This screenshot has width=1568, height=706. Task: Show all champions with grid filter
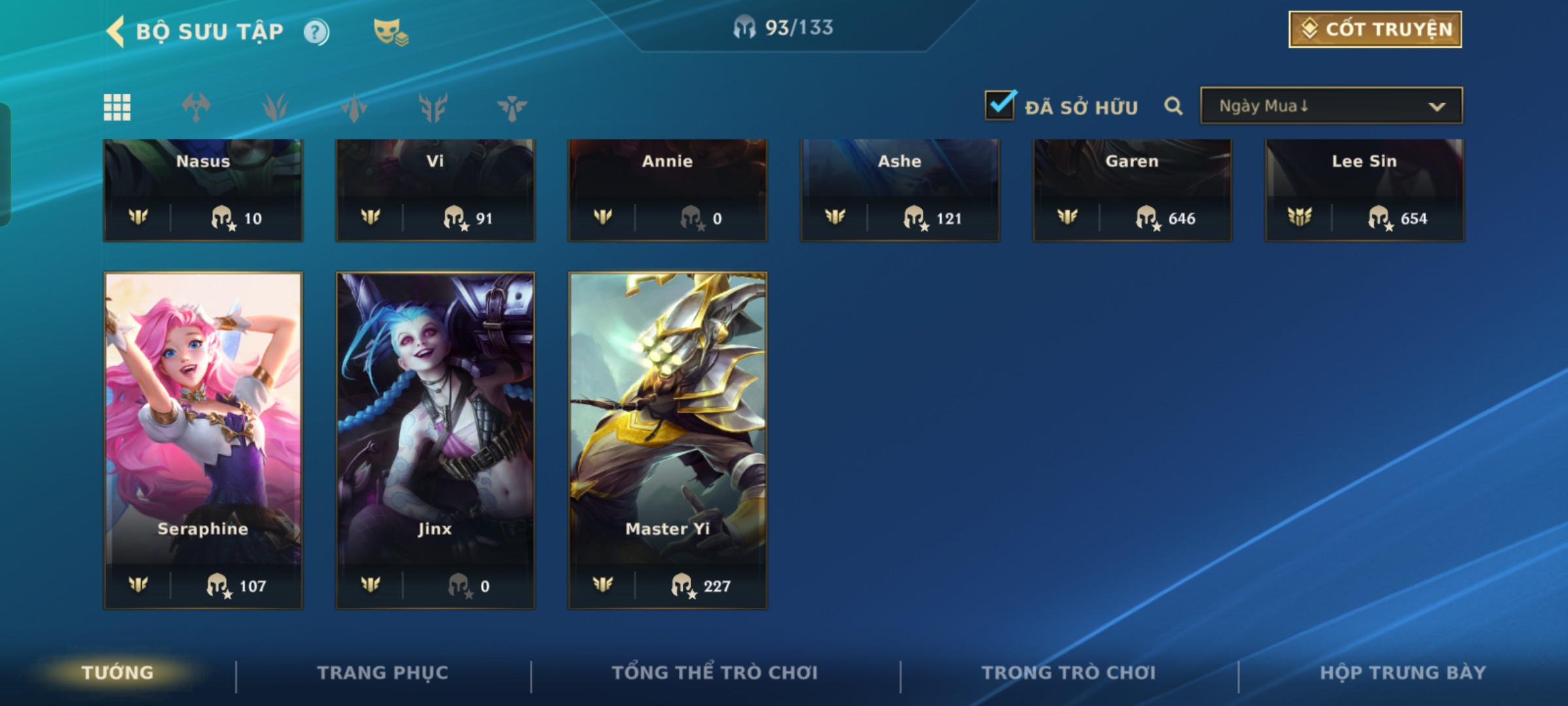click(117, 107)
